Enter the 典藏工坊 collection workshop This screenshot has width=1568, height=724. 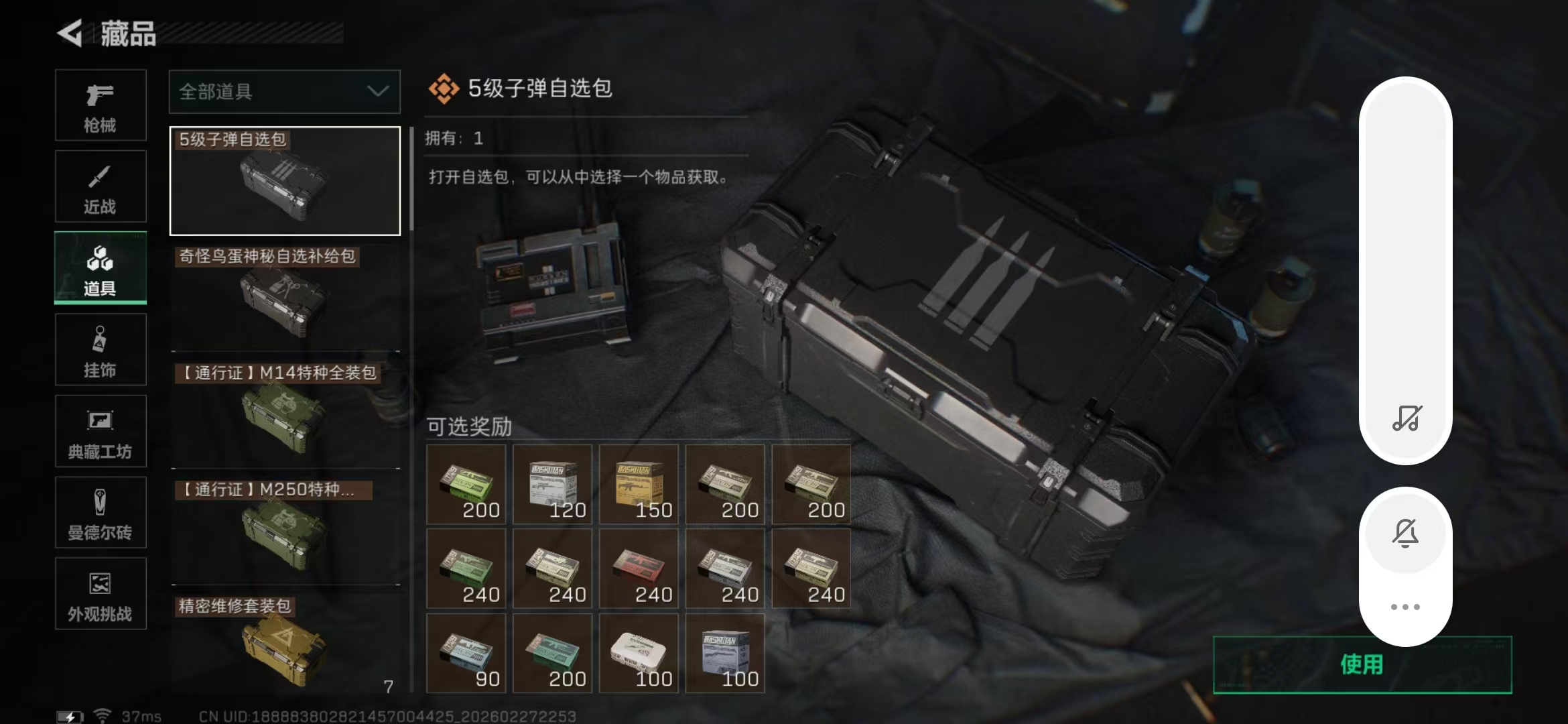pyautogui.click(x=101, y=431)
